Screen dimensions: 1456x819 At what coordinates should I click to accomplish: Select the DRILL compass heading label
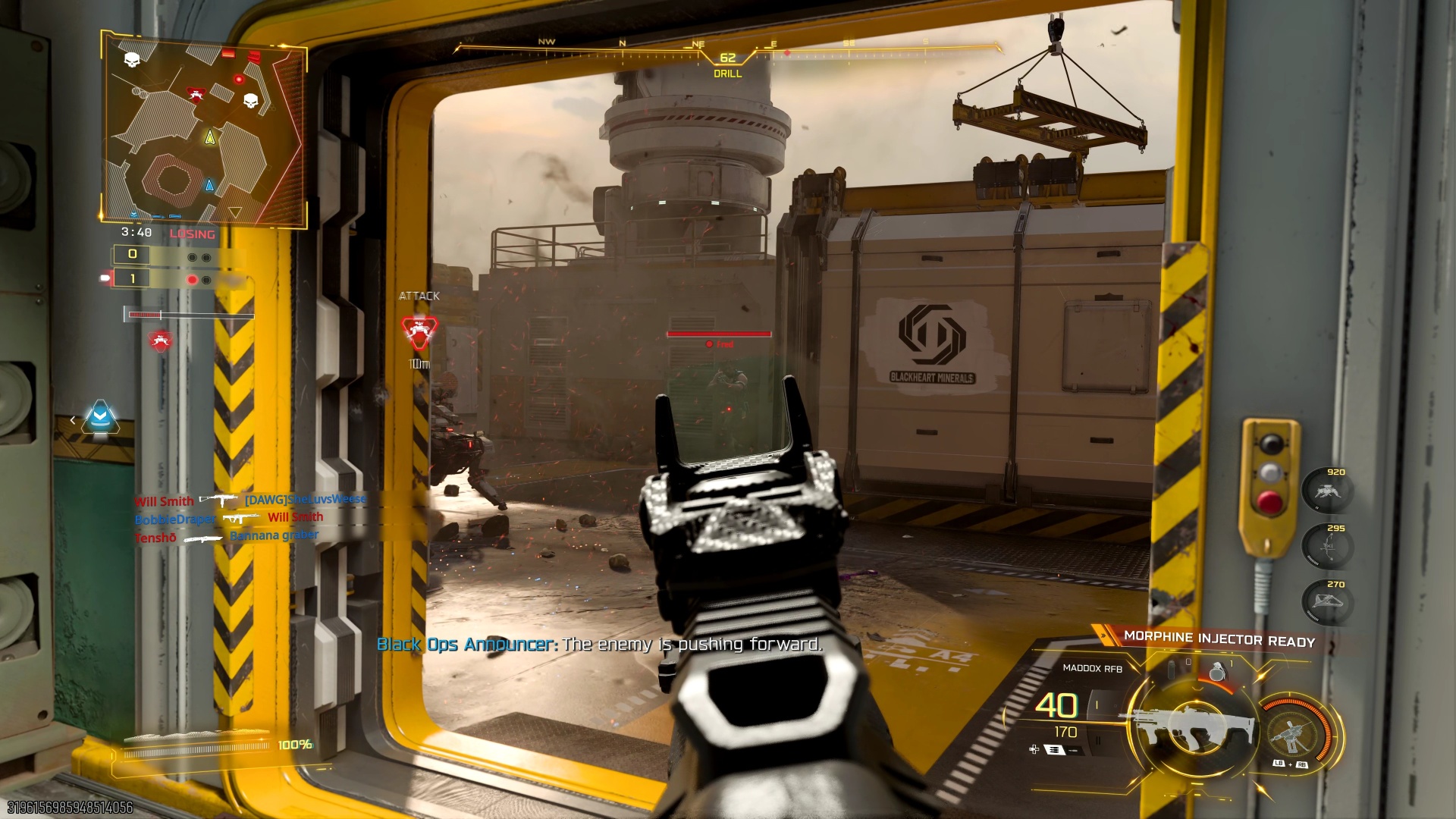(x=729, y=76)
